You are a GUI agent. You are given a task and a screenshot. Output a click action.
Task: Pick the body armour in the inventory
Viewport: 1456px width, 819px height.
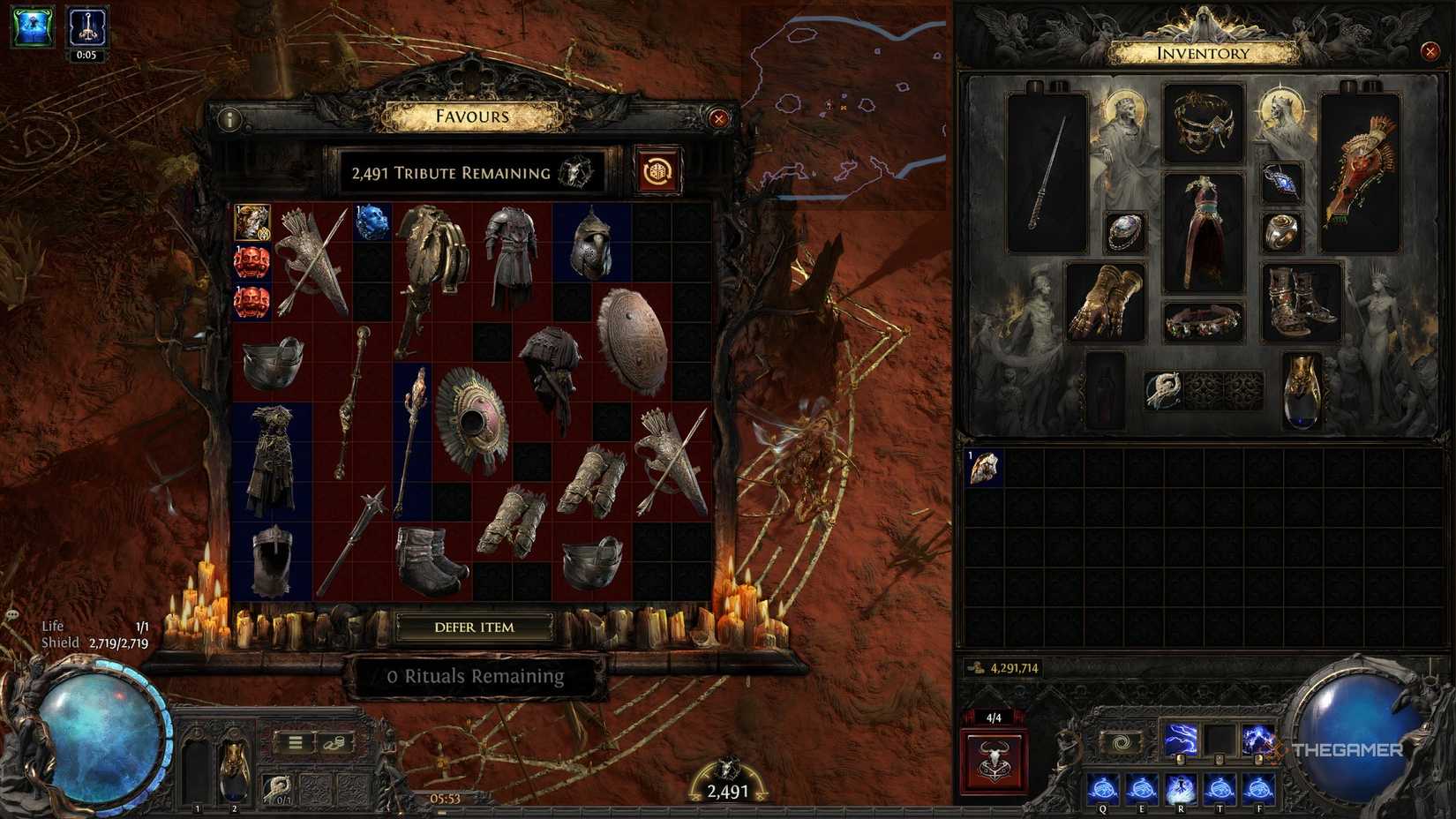tap(1206, 229)
